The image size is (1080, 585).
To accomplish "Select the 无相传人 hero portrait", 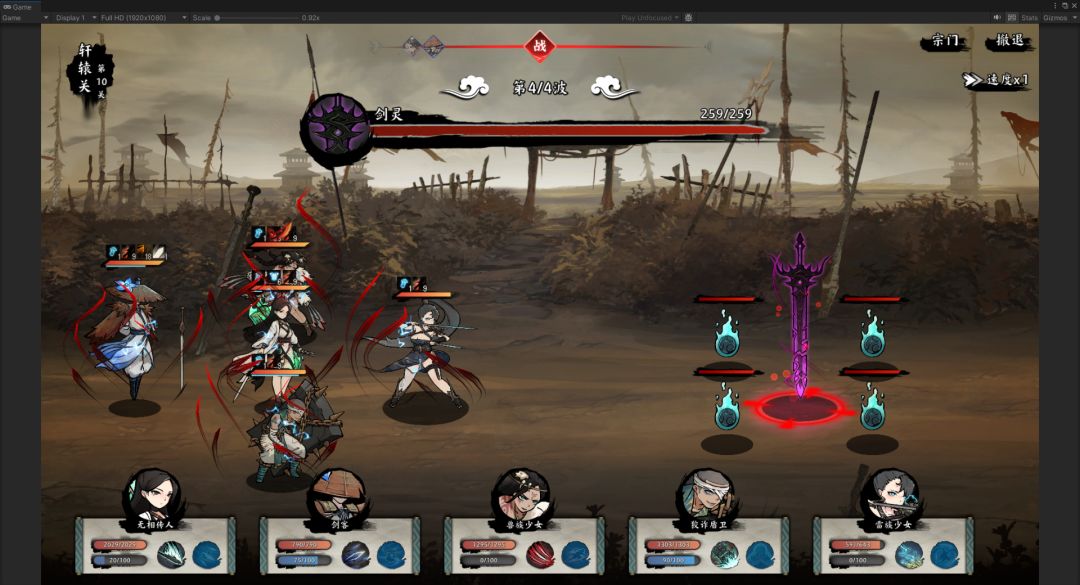I will pyautogui.click(x=152, y=495).
